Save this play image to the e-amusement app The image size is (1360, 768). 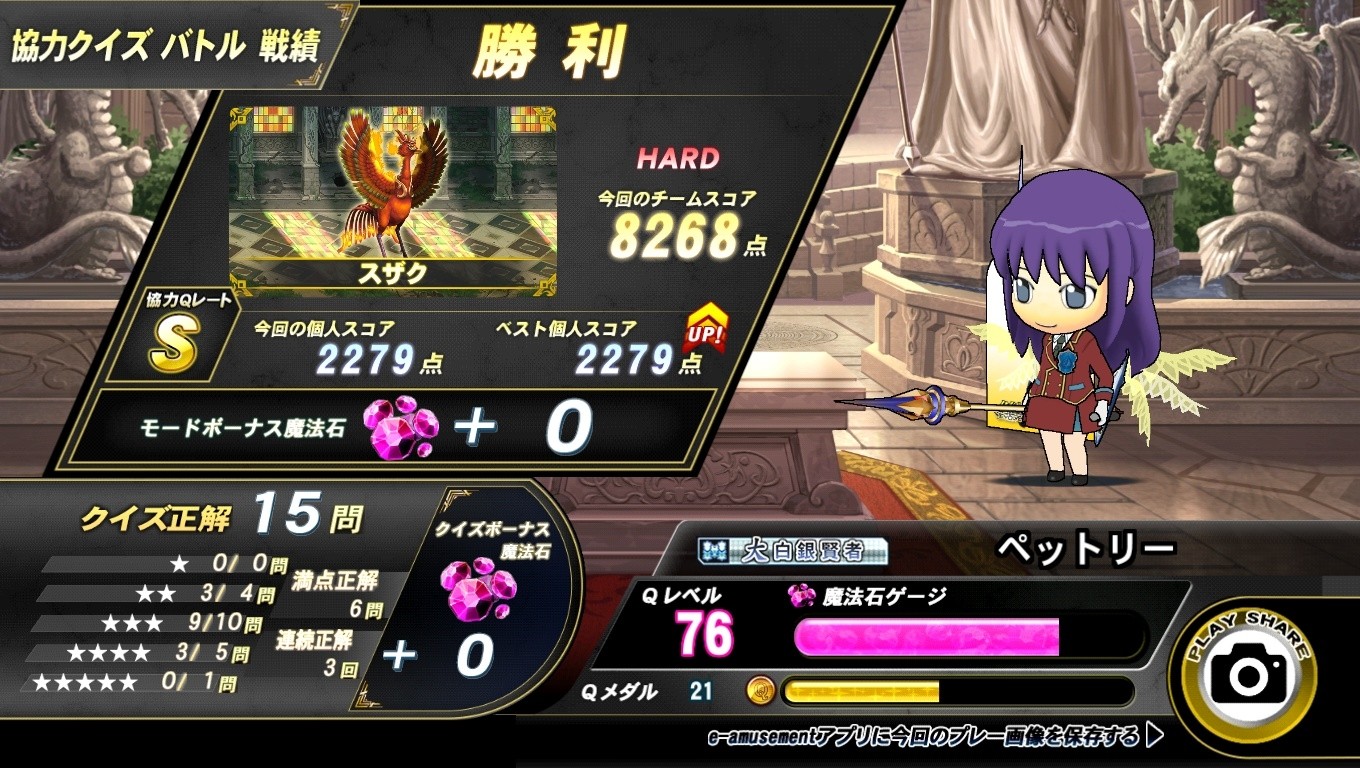[935, 738]
